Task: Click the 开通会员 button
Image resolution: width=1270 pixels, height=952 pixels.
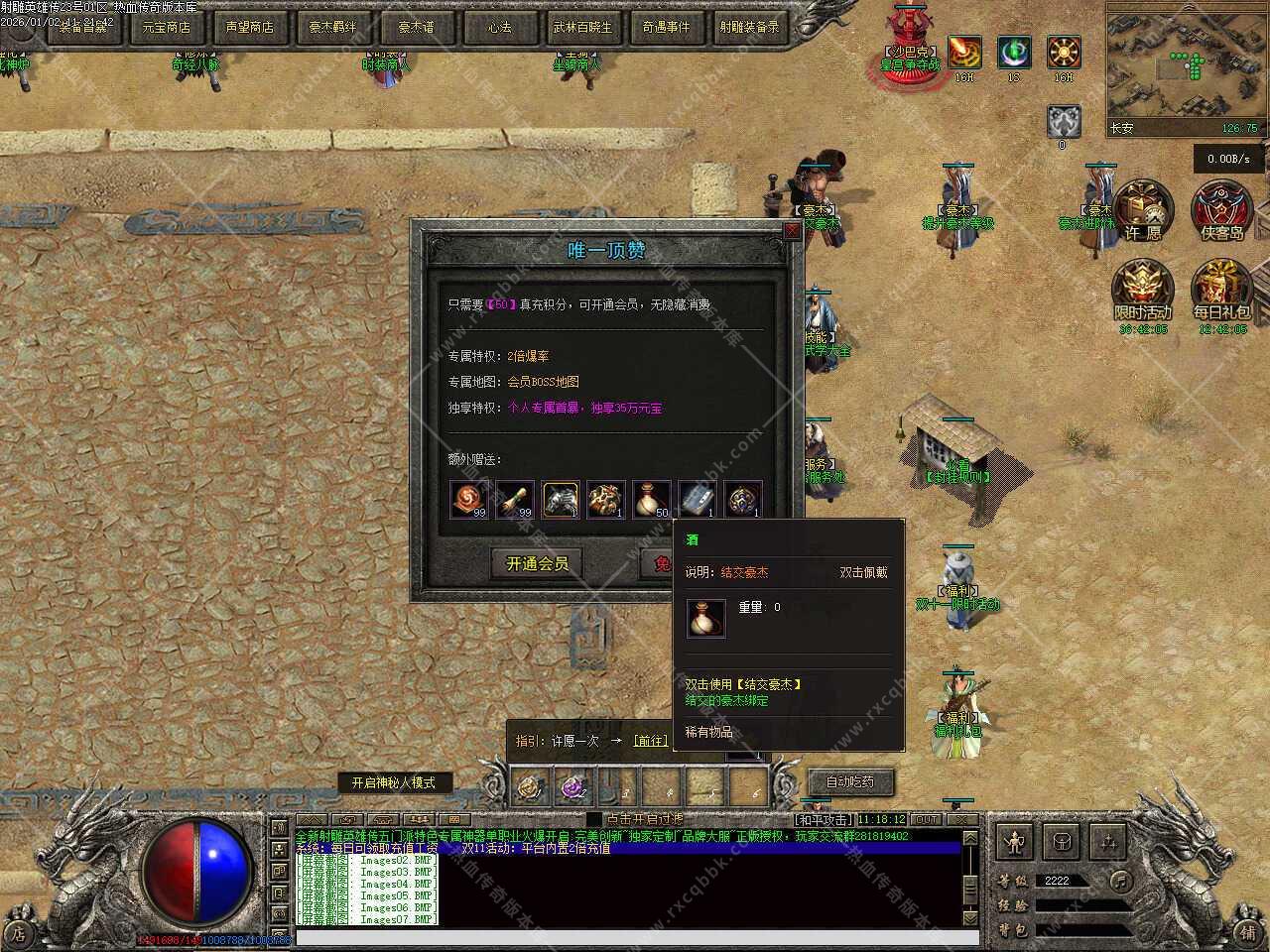Action: [537, 564]
